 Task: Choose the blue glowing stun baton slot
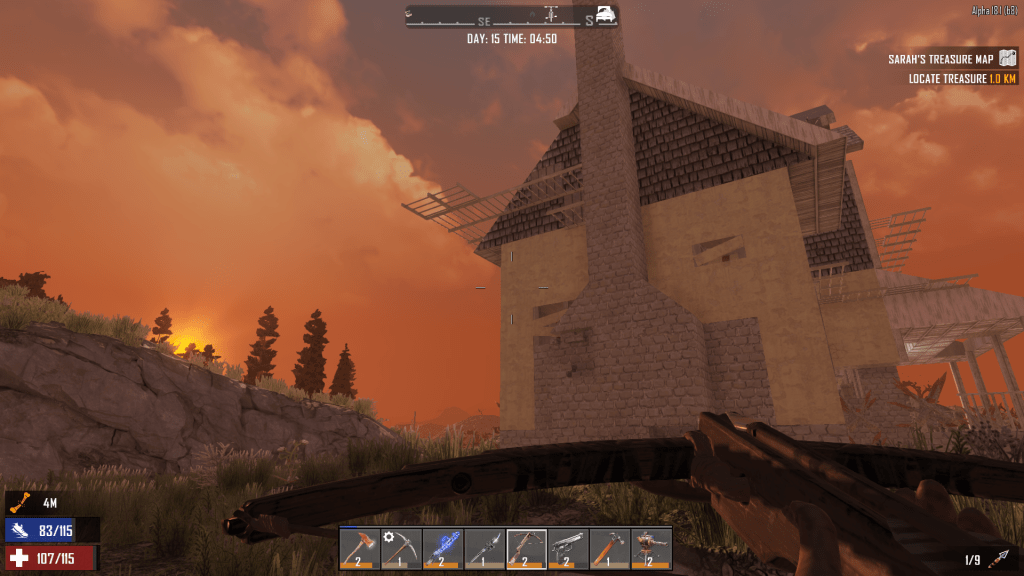[x=443, y=548]
